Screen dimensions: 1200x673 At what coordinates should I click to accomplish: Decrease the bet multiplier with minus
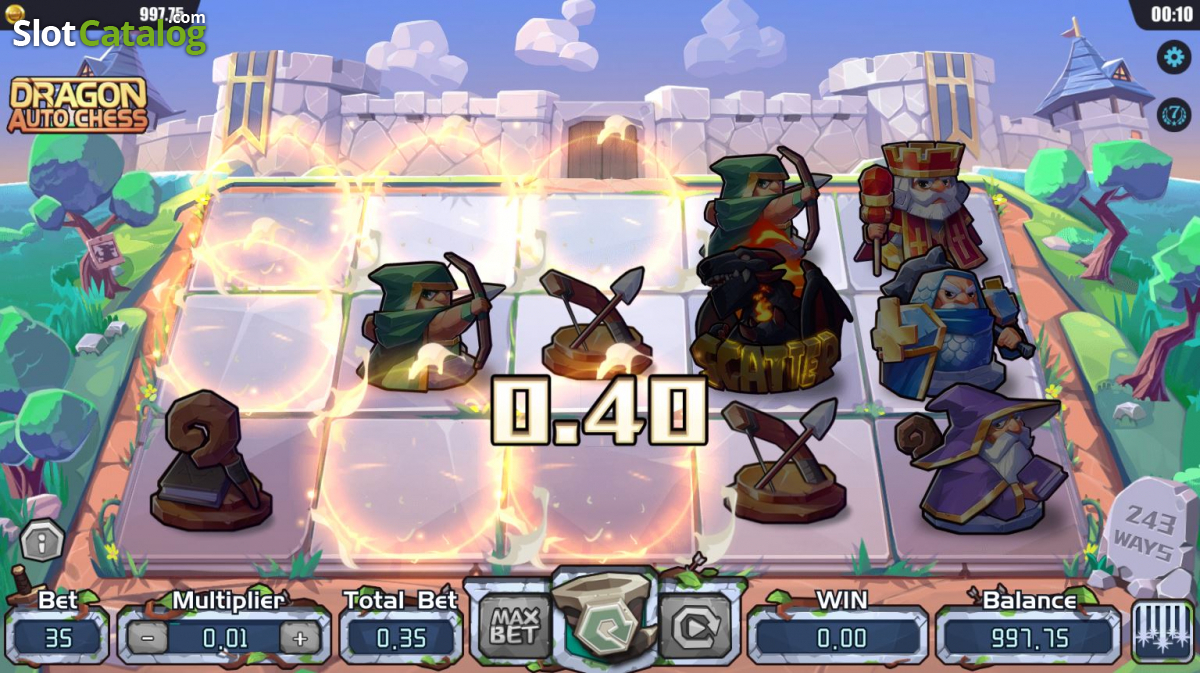coord(148,637)
